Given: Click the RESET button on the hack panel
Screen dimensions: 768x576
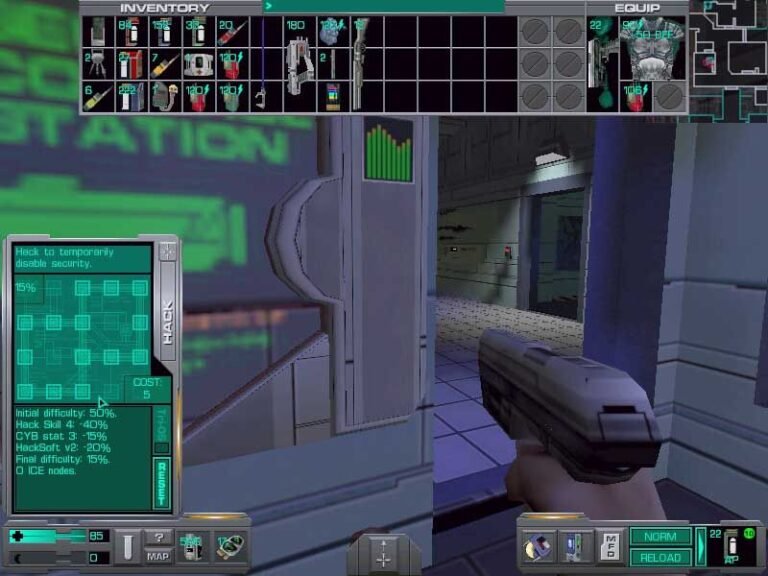Looking at the screenshot, I should 162,482.
